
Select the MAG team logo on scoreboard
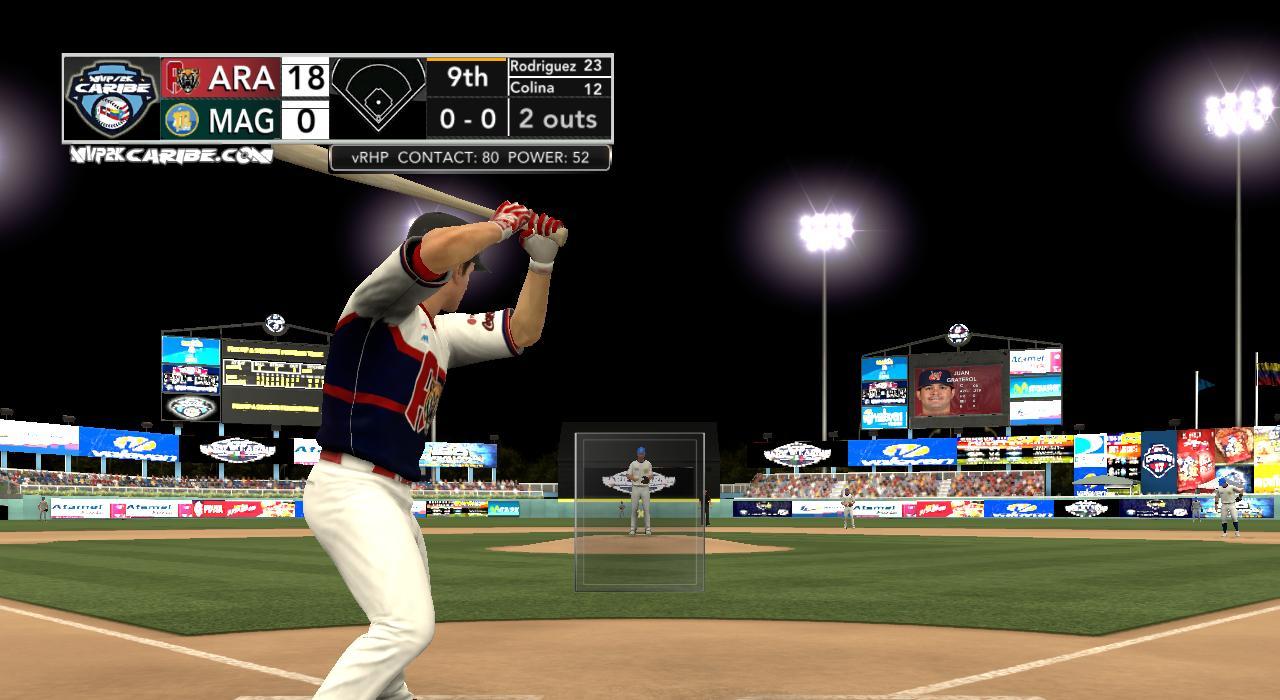[x=182, y=120]
